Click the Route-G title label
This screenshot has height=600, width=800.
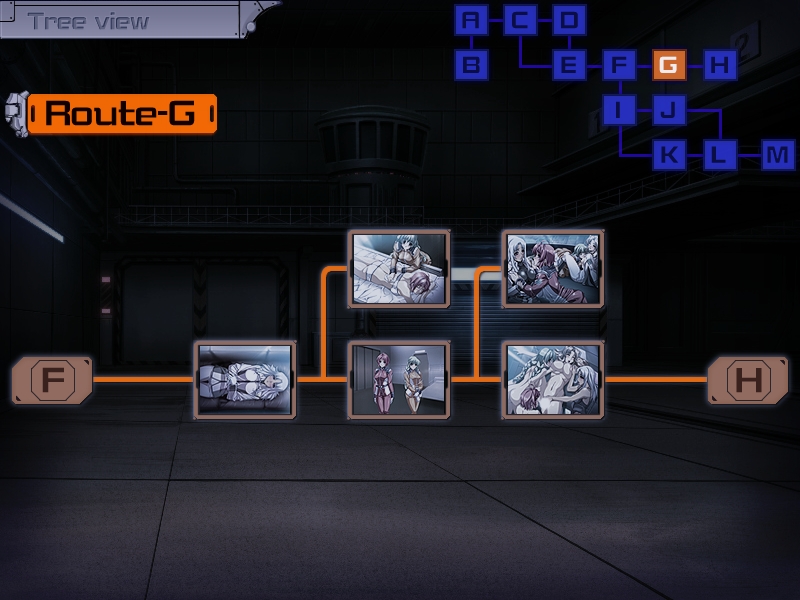(122, 113)
